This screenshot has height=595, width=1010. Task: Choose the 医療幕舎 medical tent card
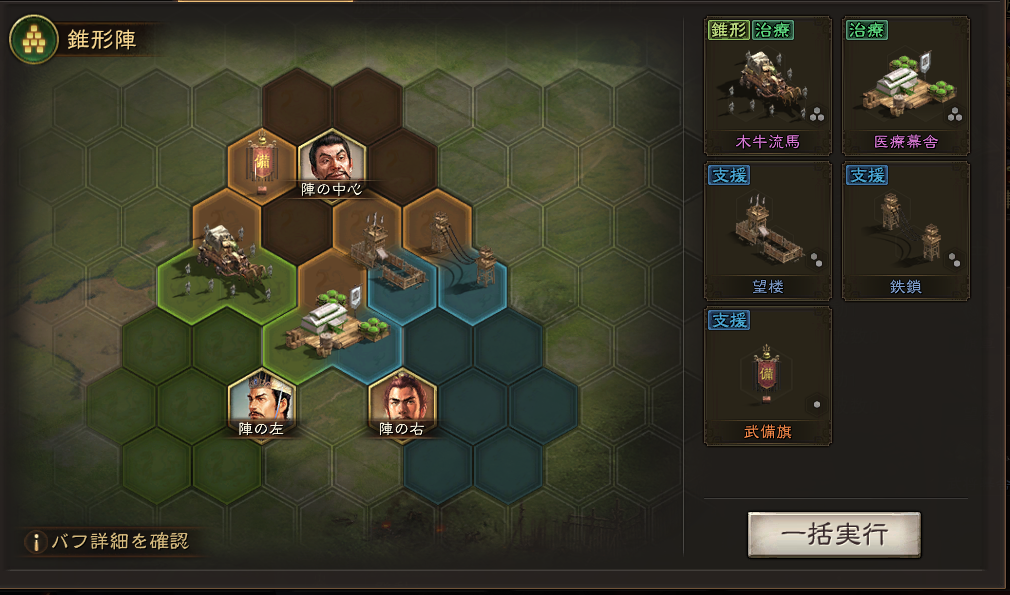pos(906,86)
